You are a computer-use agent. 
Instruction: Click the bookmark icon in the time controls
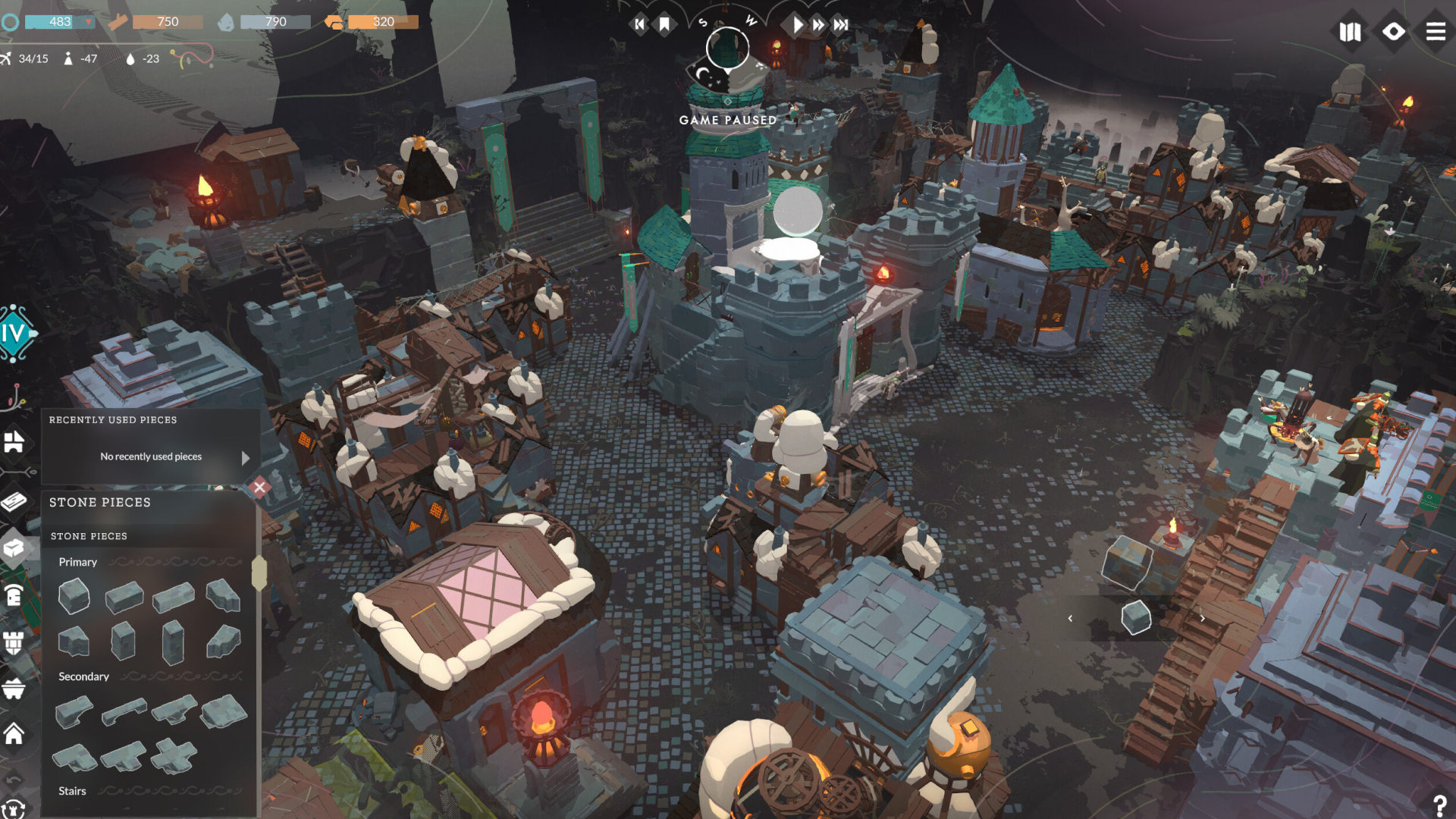664,25
